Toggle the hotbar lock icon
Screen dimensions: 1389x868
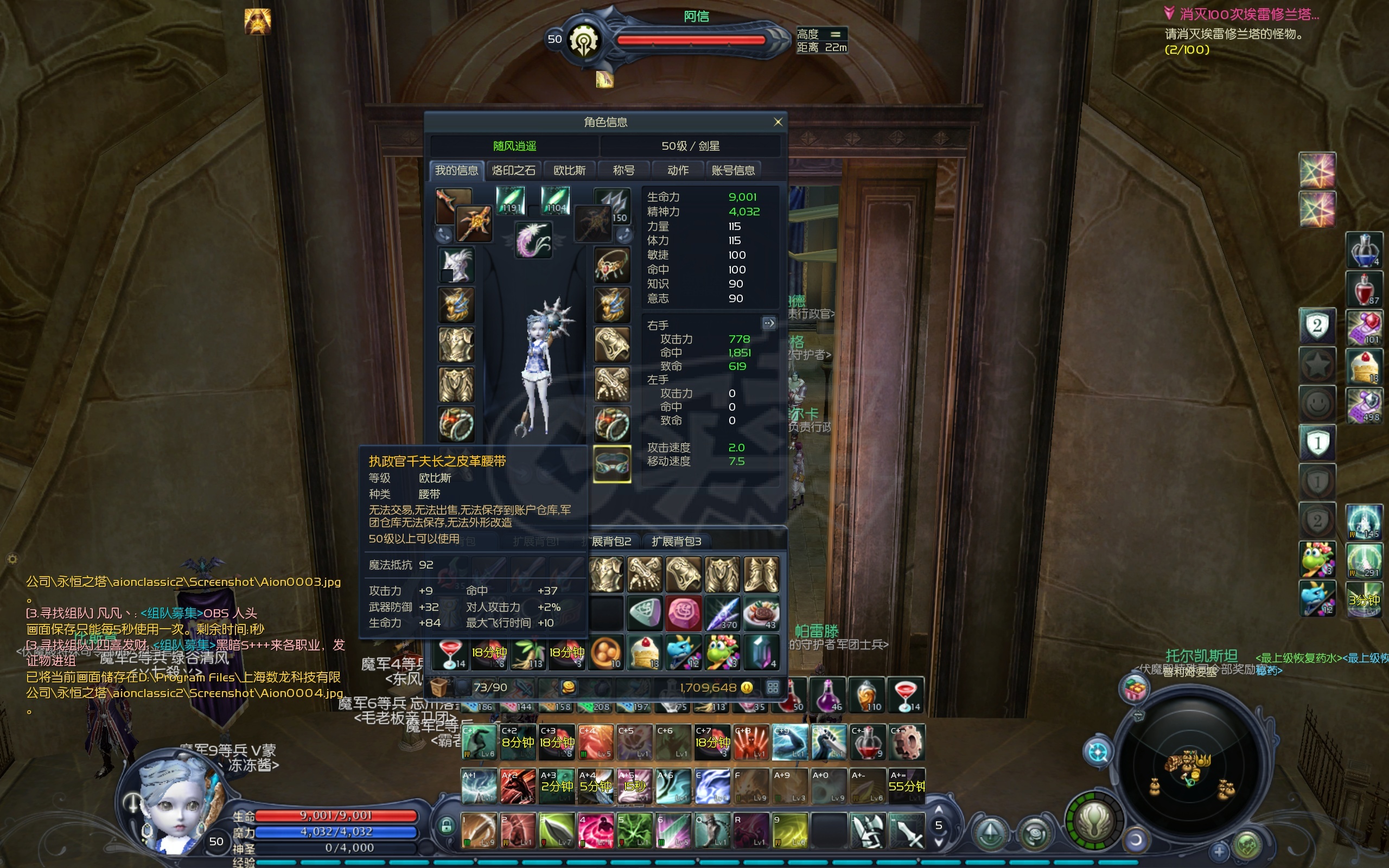pos(445,827)
